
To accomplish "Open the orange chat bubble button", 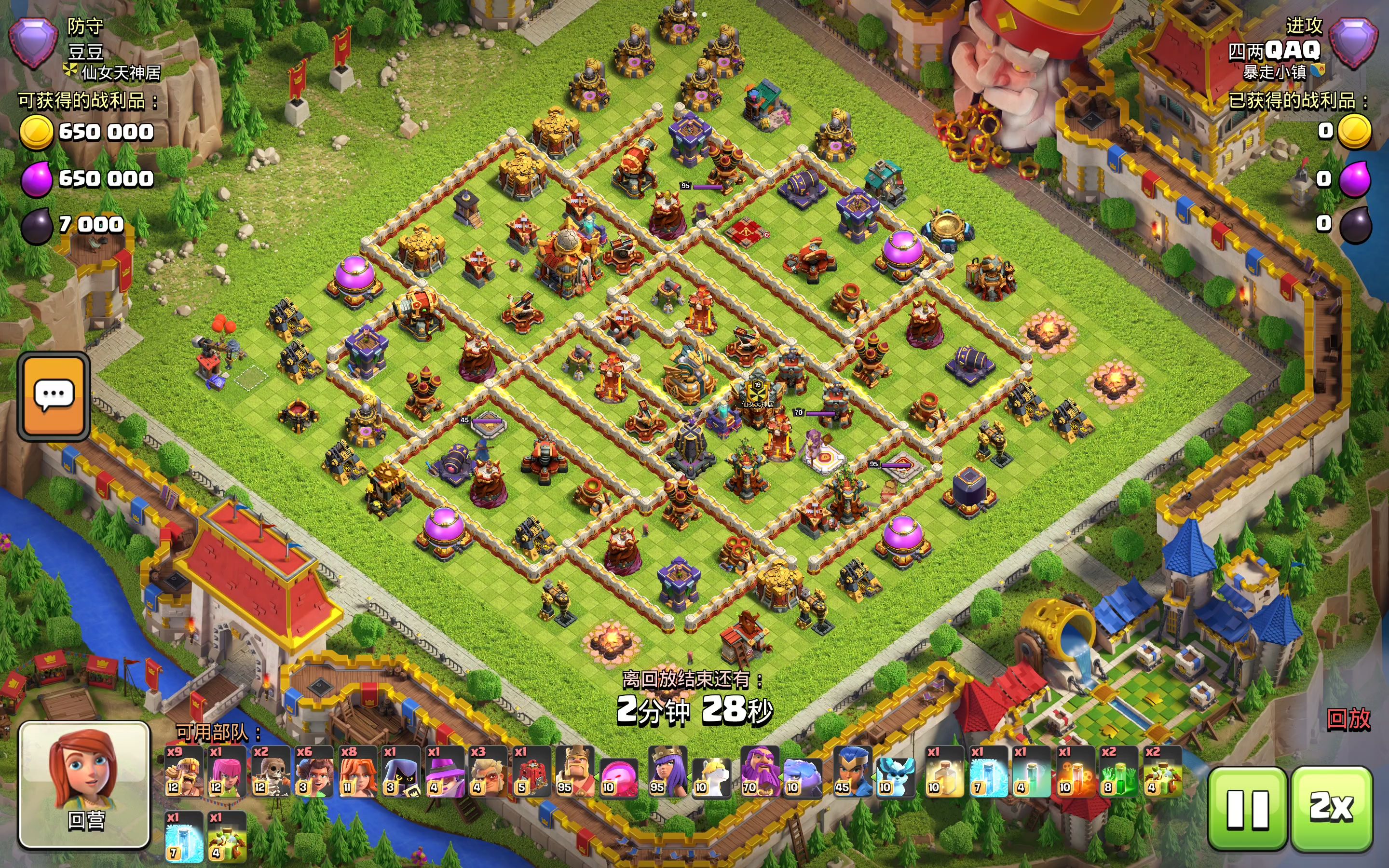I will point(54,395).
